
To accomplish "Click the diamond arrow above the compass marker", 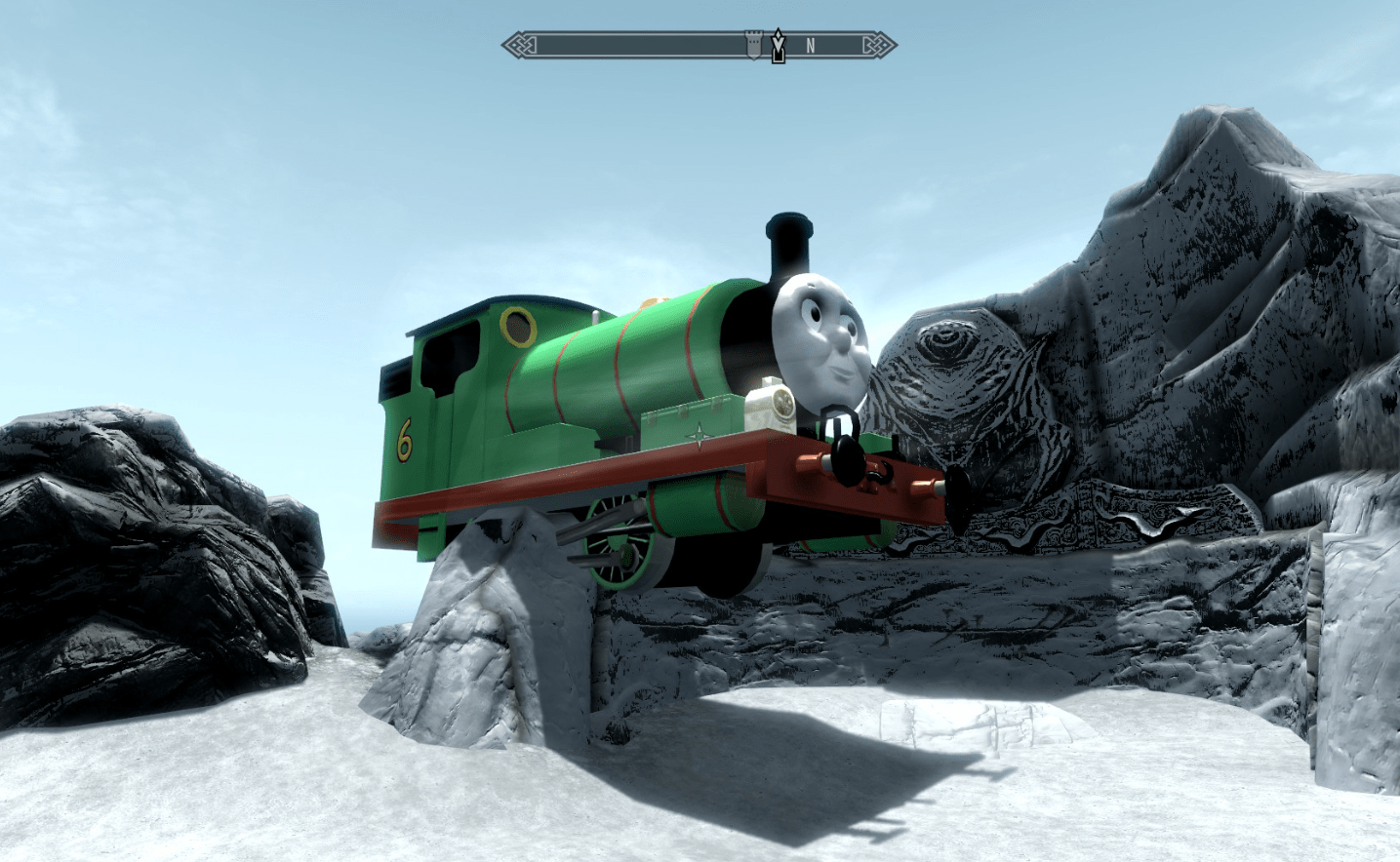I will pyautogui.click(x=776, y=34).
